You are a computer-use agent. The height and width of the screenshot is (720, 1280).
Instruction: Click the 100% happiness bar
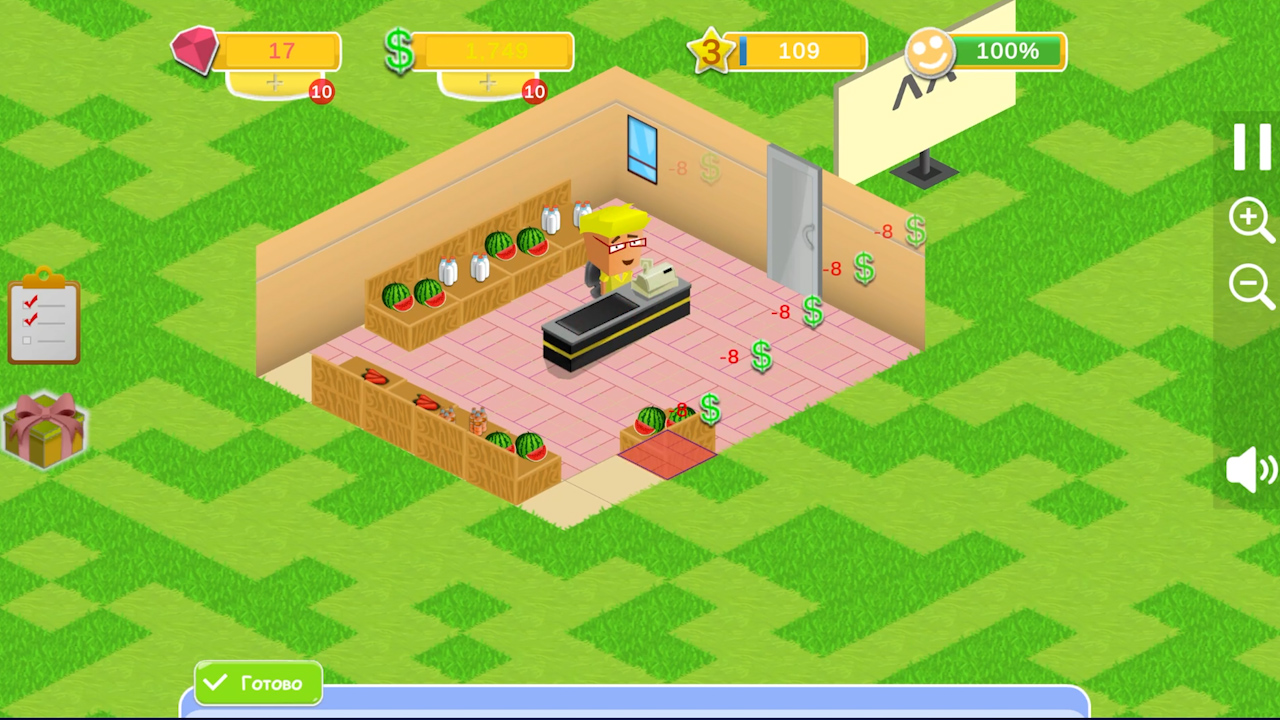(x=1010, y=51)
